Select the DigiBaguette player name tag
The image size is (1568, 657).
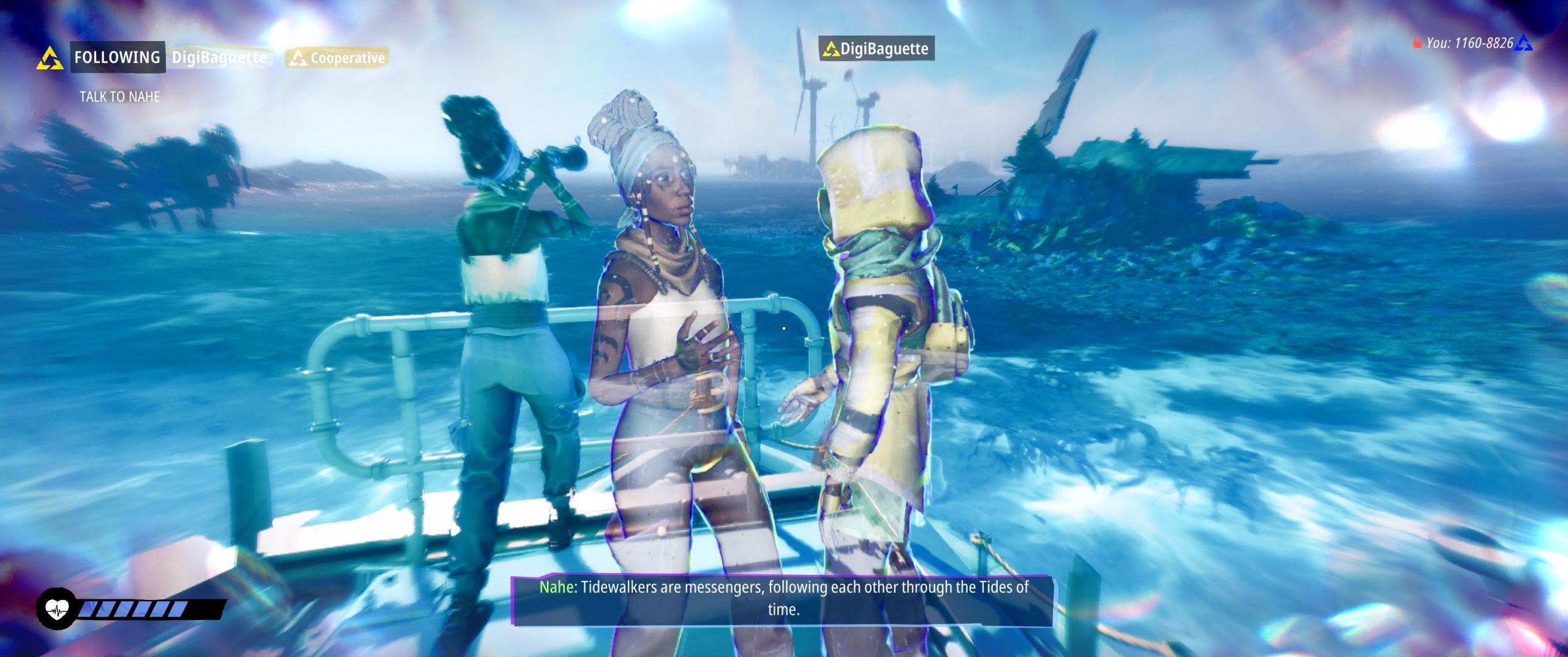876,49
